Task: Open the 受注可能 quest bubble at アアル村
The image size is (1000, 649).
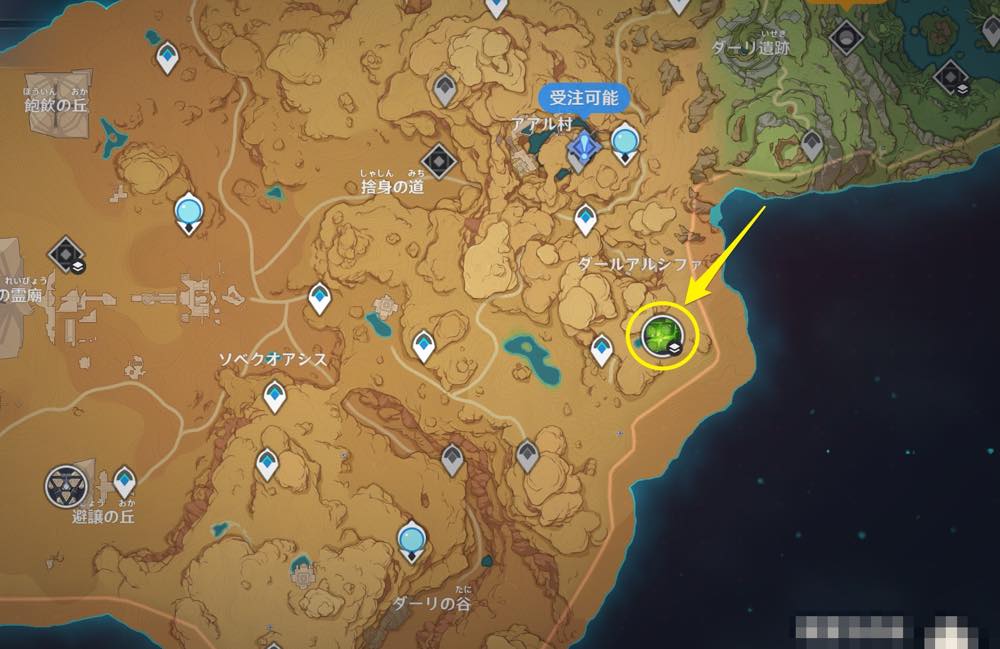Action: click(585, 98)
